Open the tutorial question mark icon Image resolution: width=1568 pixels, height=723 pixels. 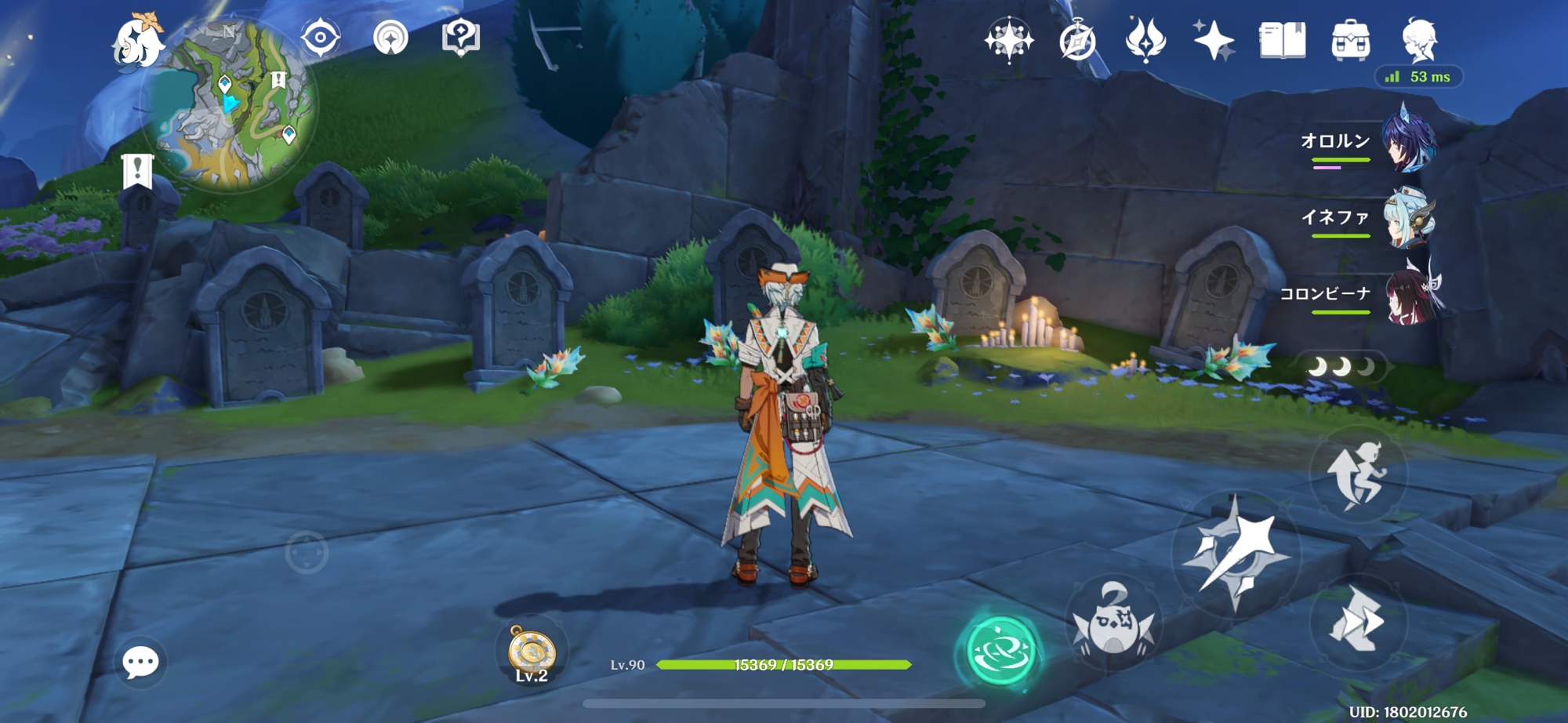460,37
